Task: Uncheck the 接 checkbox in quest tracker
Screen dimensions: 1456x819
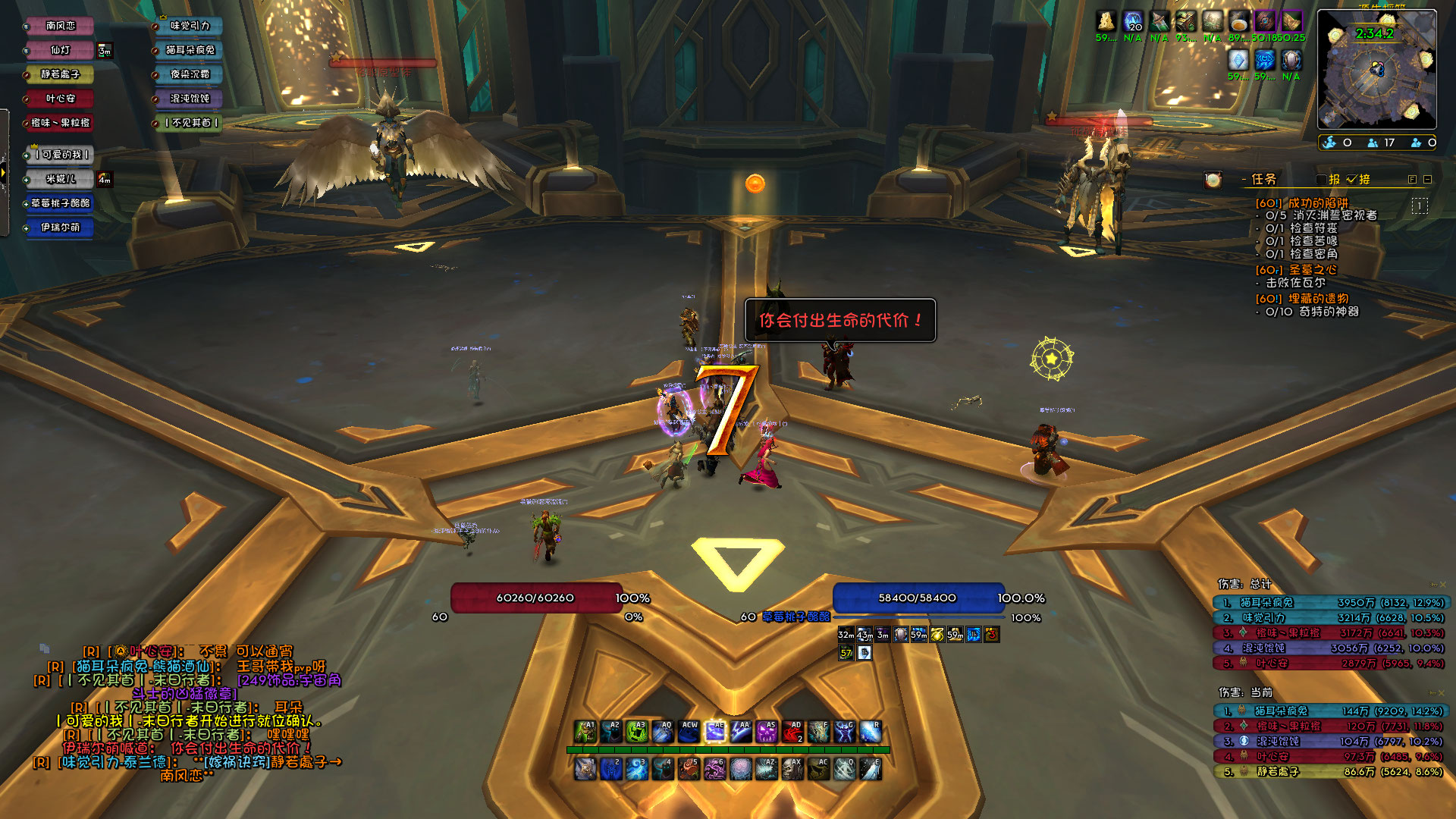Action: pos(1351,180)
